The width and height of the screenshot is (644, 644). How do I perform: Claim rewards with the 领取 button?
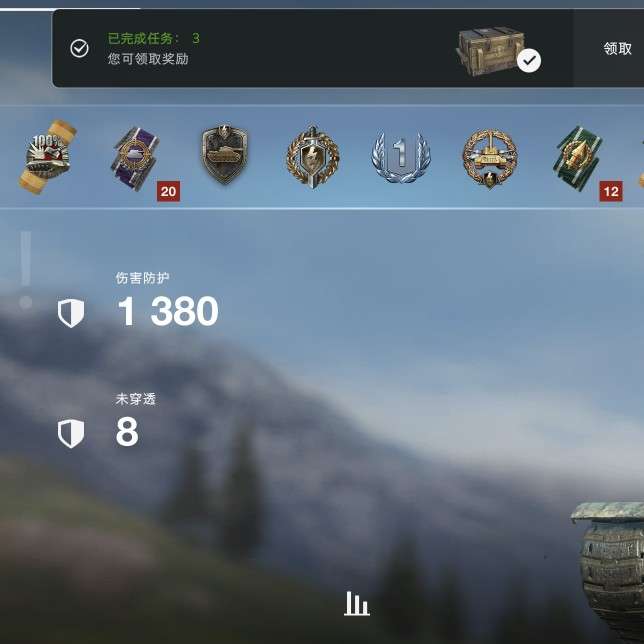click(x=617, y=48)
